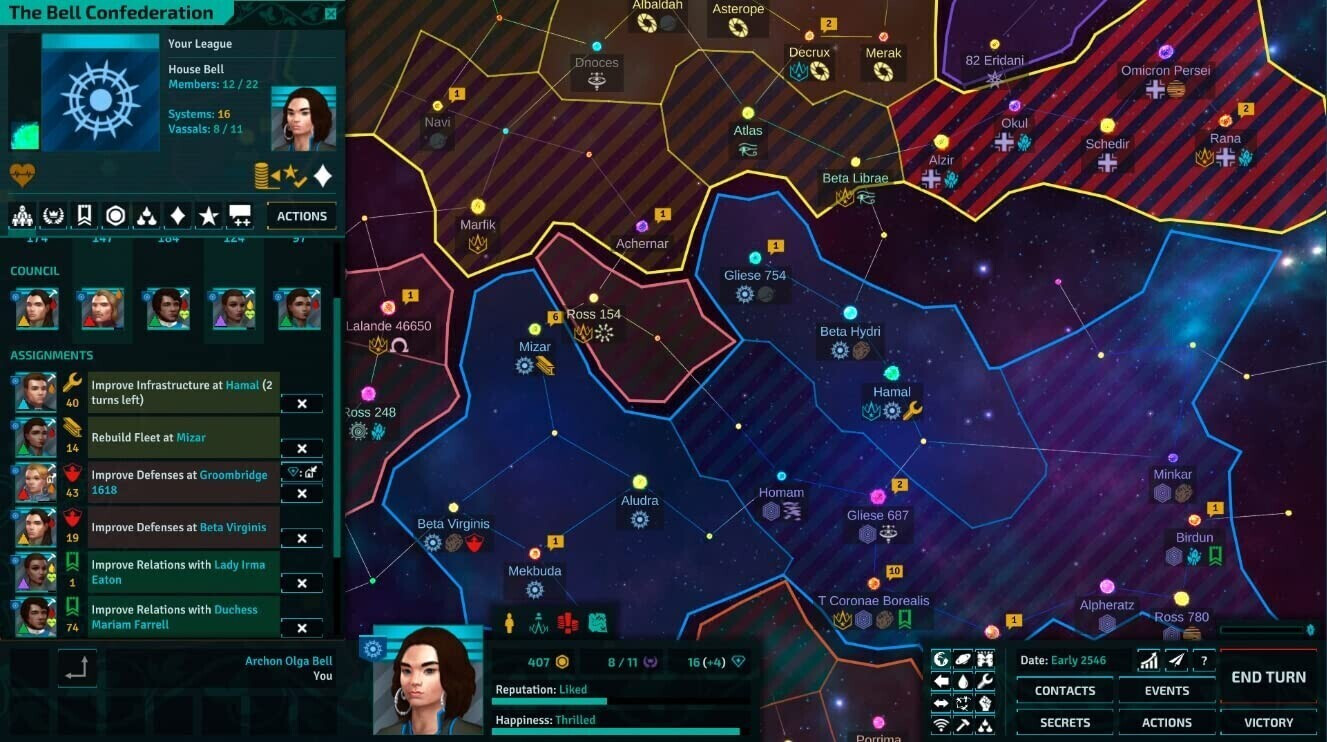Screen dimensions: 1327x742
Task: Switch to the laurel crown tab
Action: pos(53,216)
